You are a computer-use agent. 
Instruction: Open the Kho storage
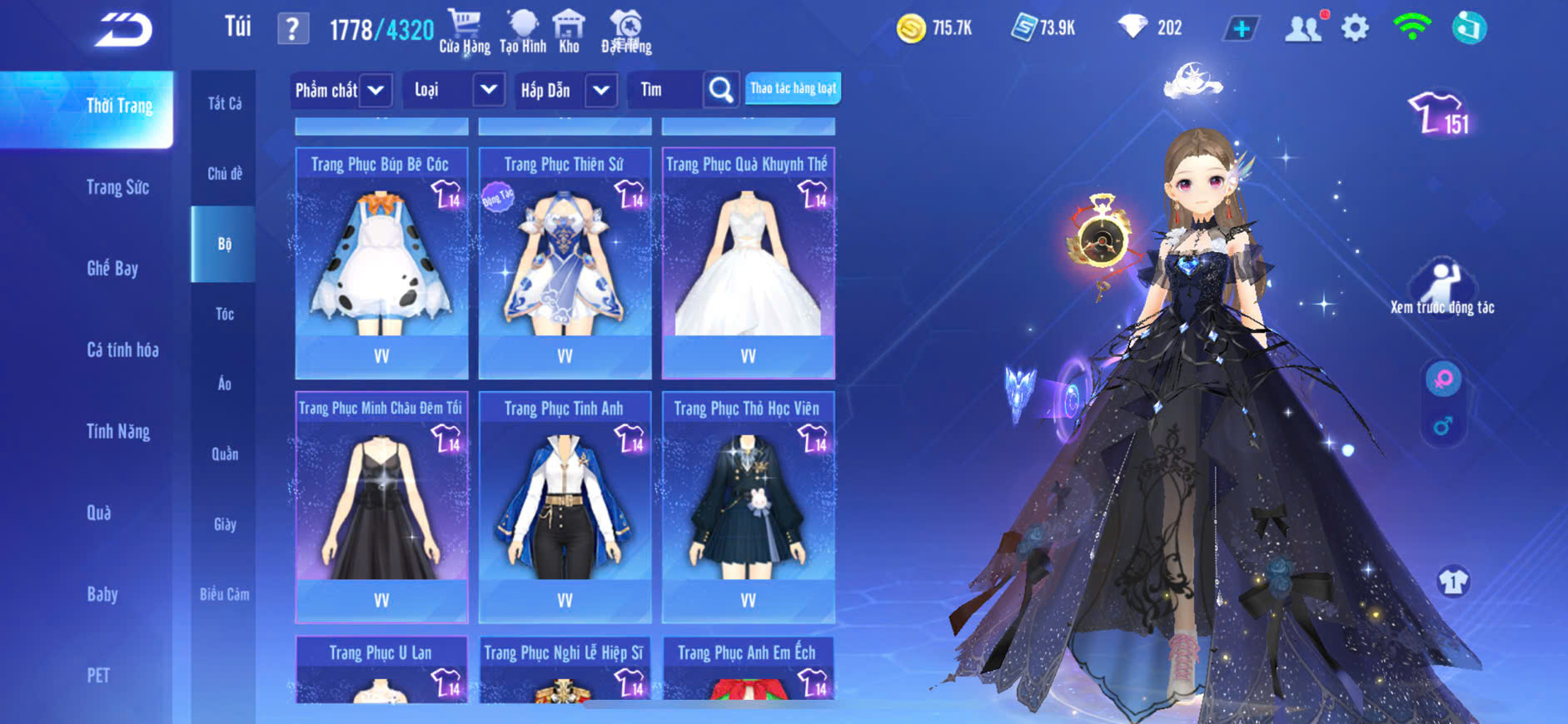[569, 32]
